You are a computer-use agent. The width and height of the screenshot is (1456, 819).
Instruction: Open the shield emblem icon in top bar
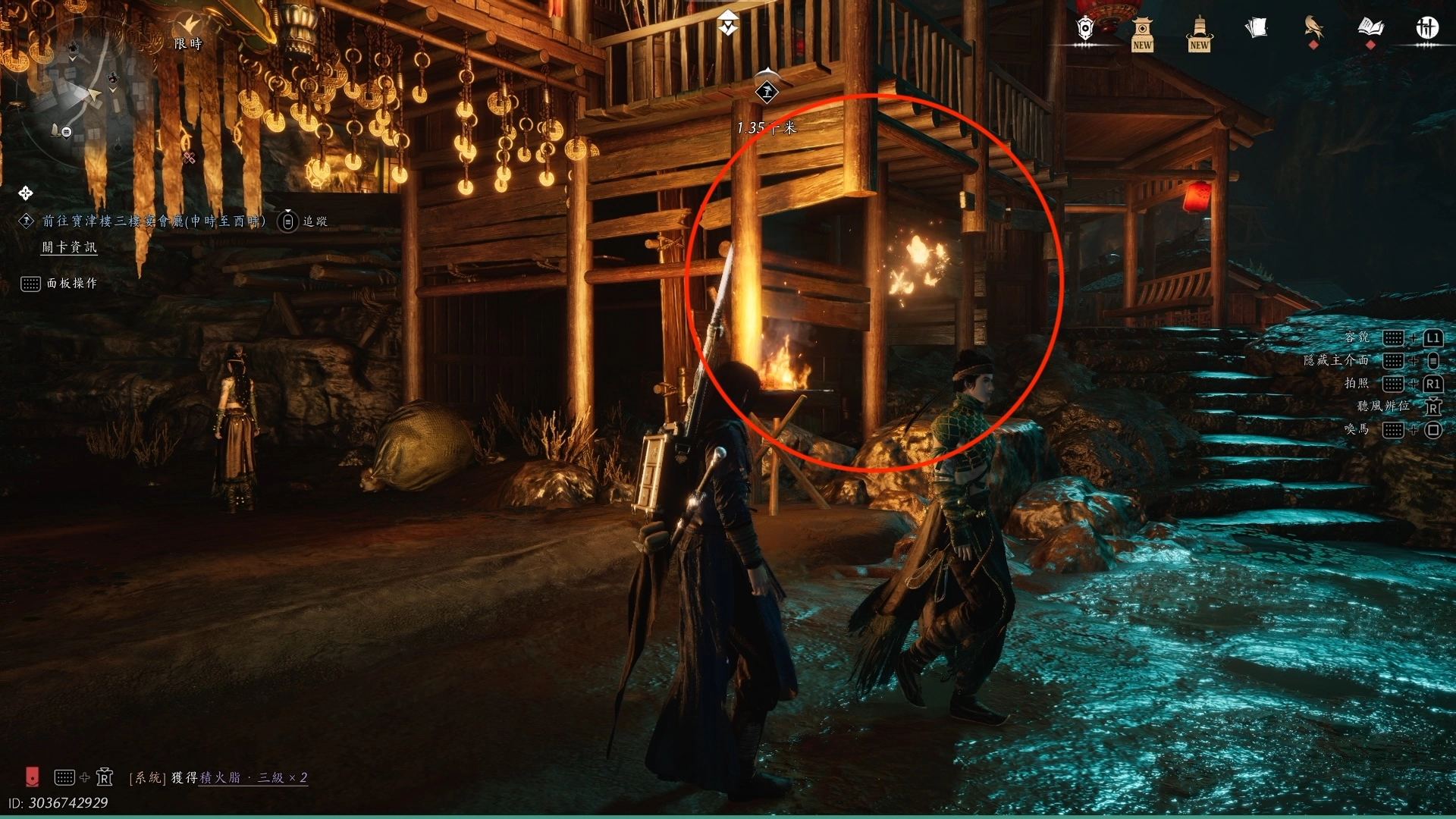point(1085,29)
